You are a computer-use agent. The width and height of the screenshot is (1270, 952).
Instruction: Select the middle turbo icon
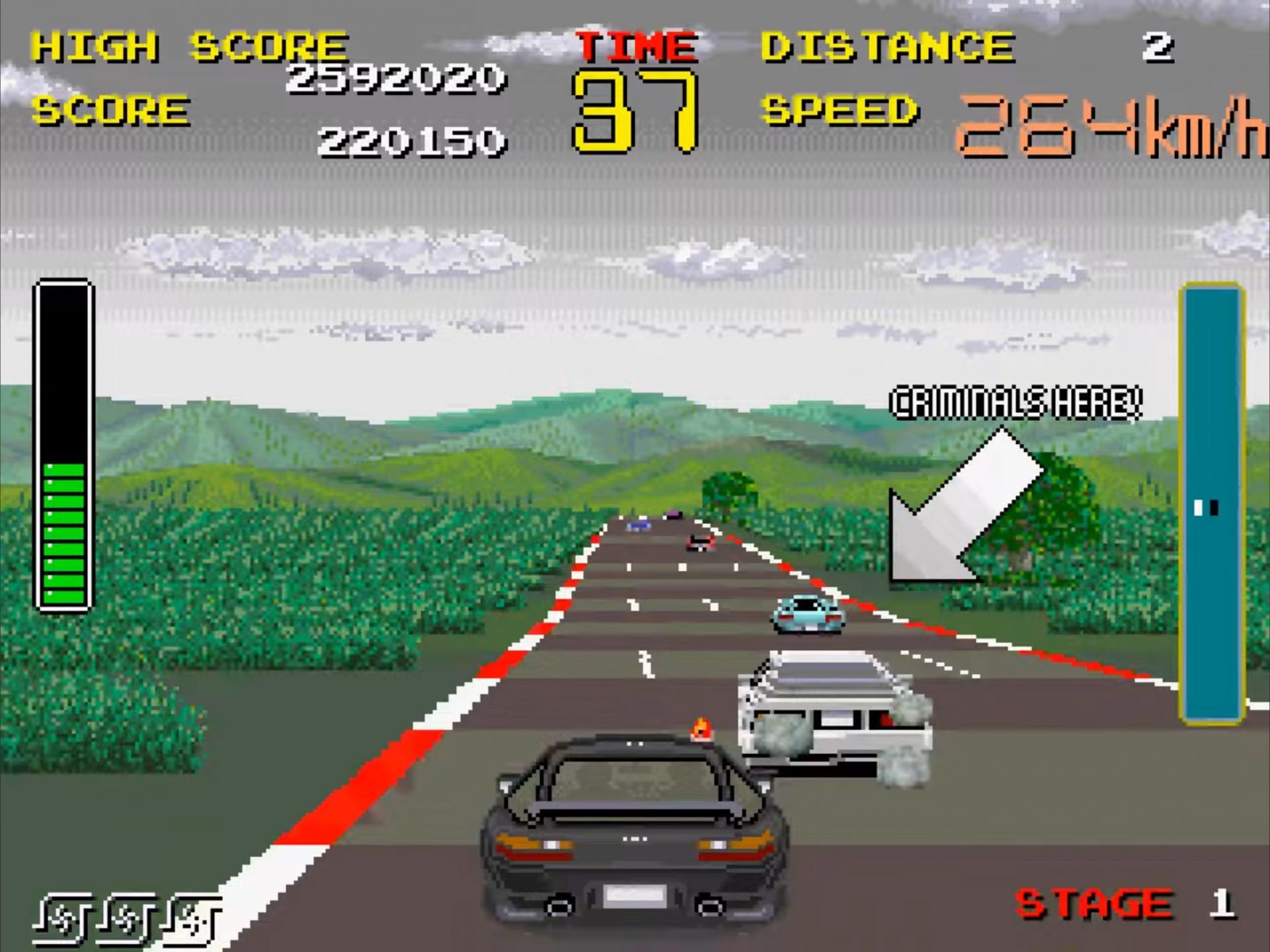click(x=126, y=916)
